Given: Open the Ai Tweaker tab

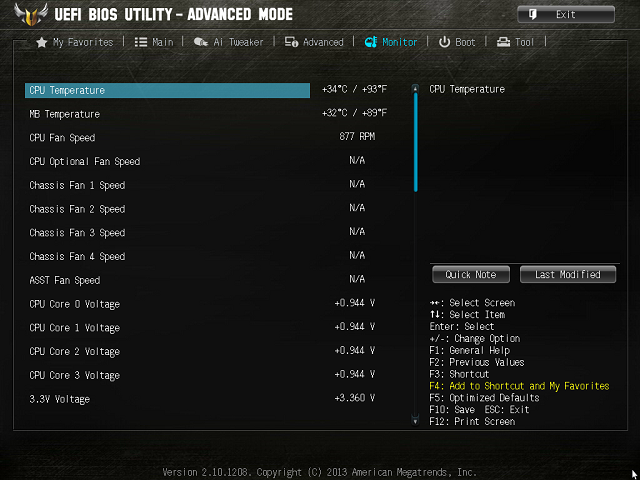Looking at the screenshot, I should point(229,42).
